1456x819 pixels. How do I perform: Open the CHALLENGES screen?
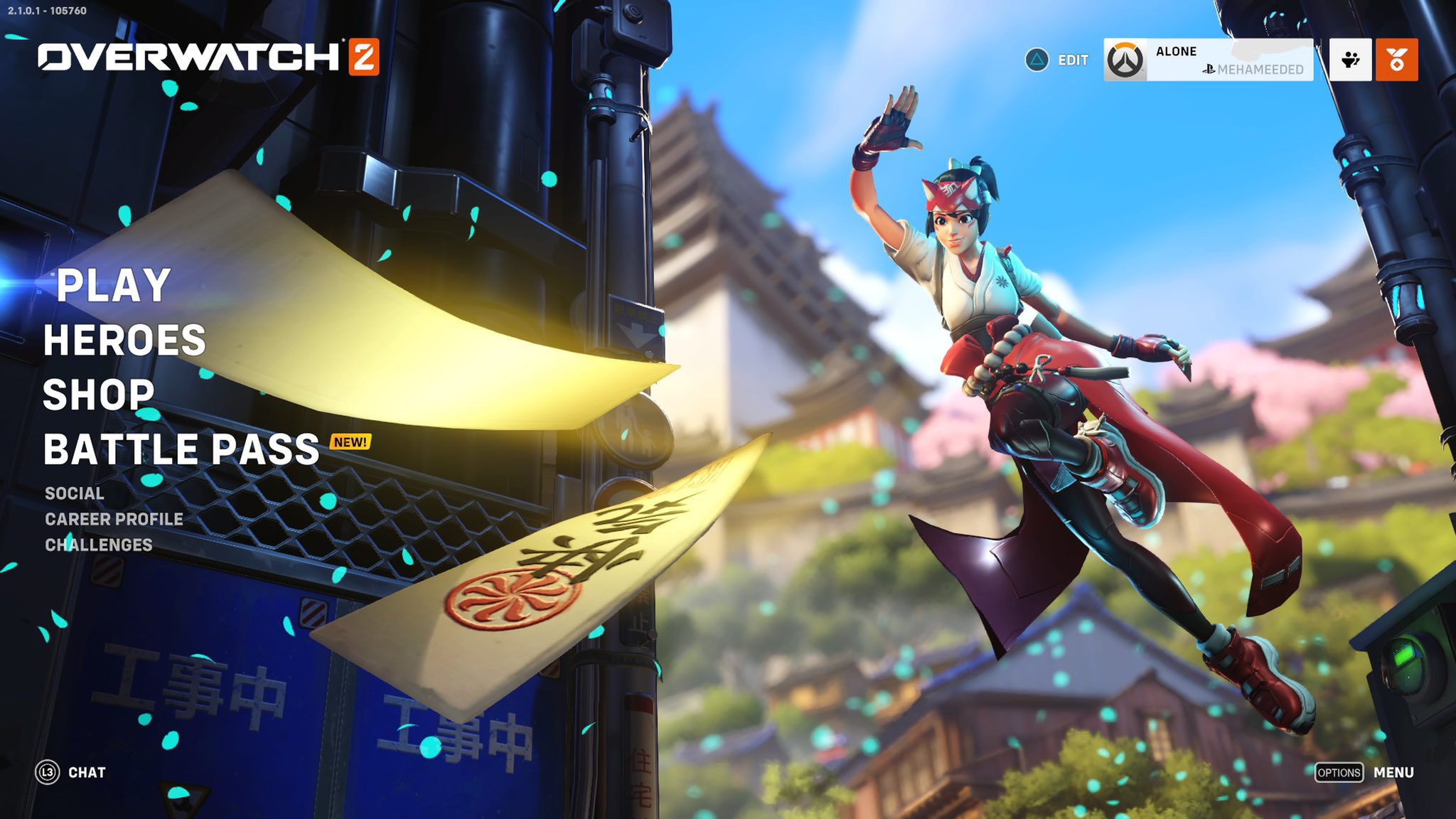coord(98,546)
